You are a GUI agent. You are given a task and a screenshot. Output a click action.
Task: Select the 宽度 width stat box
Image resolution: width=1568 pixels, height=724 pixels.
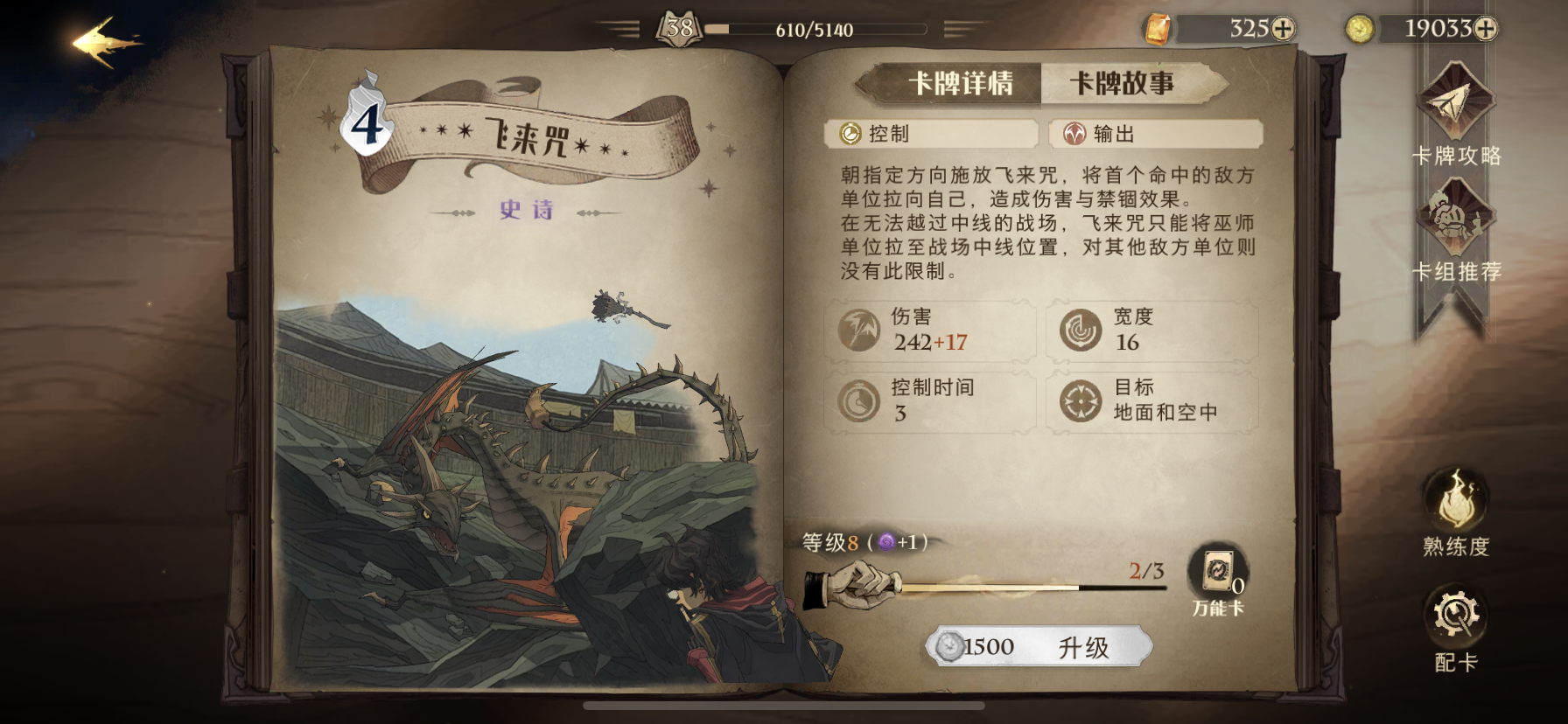point(1151,330)
